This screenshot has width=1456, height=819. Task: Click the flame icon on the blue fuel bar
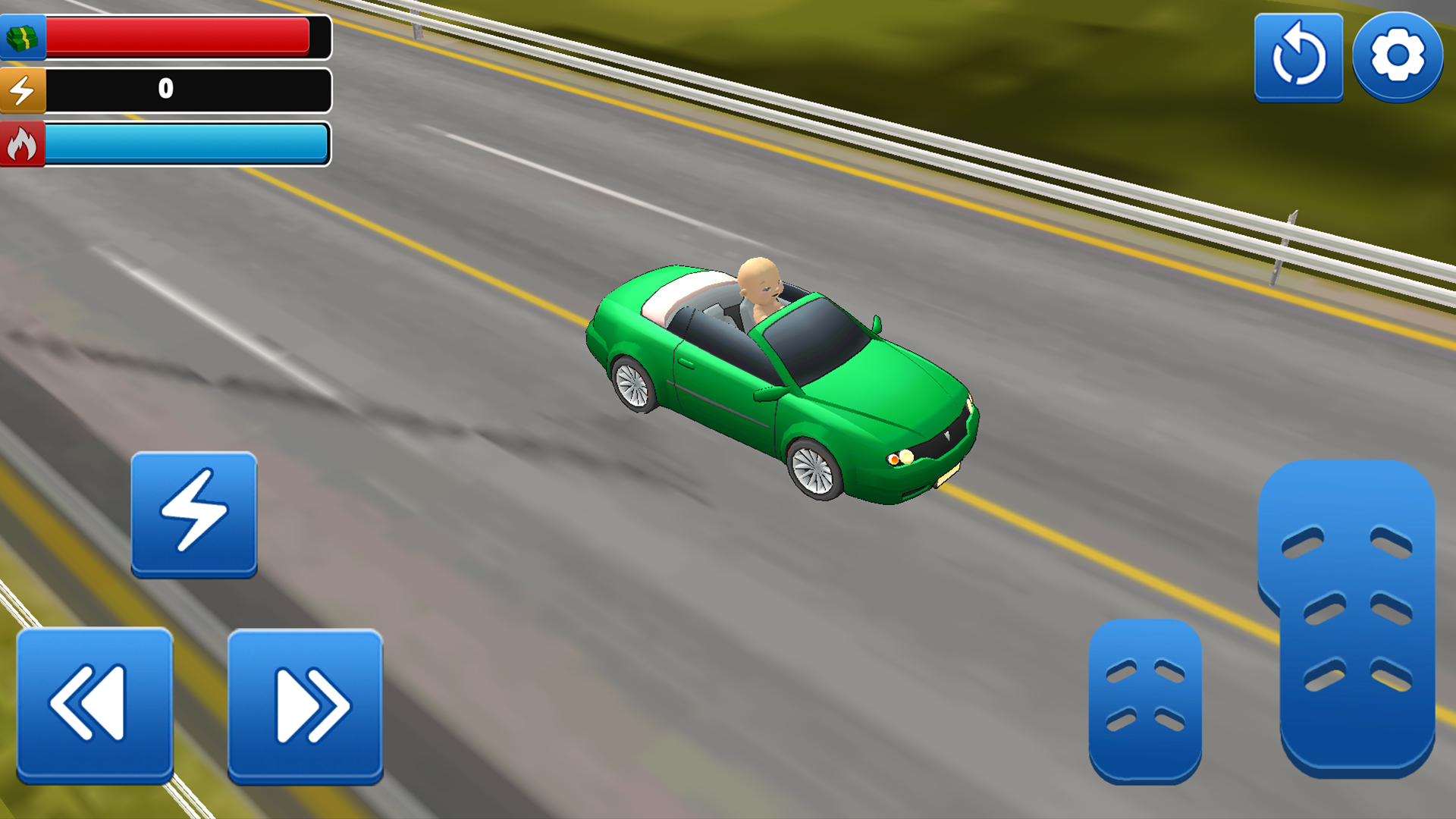(x=23, y=144)
